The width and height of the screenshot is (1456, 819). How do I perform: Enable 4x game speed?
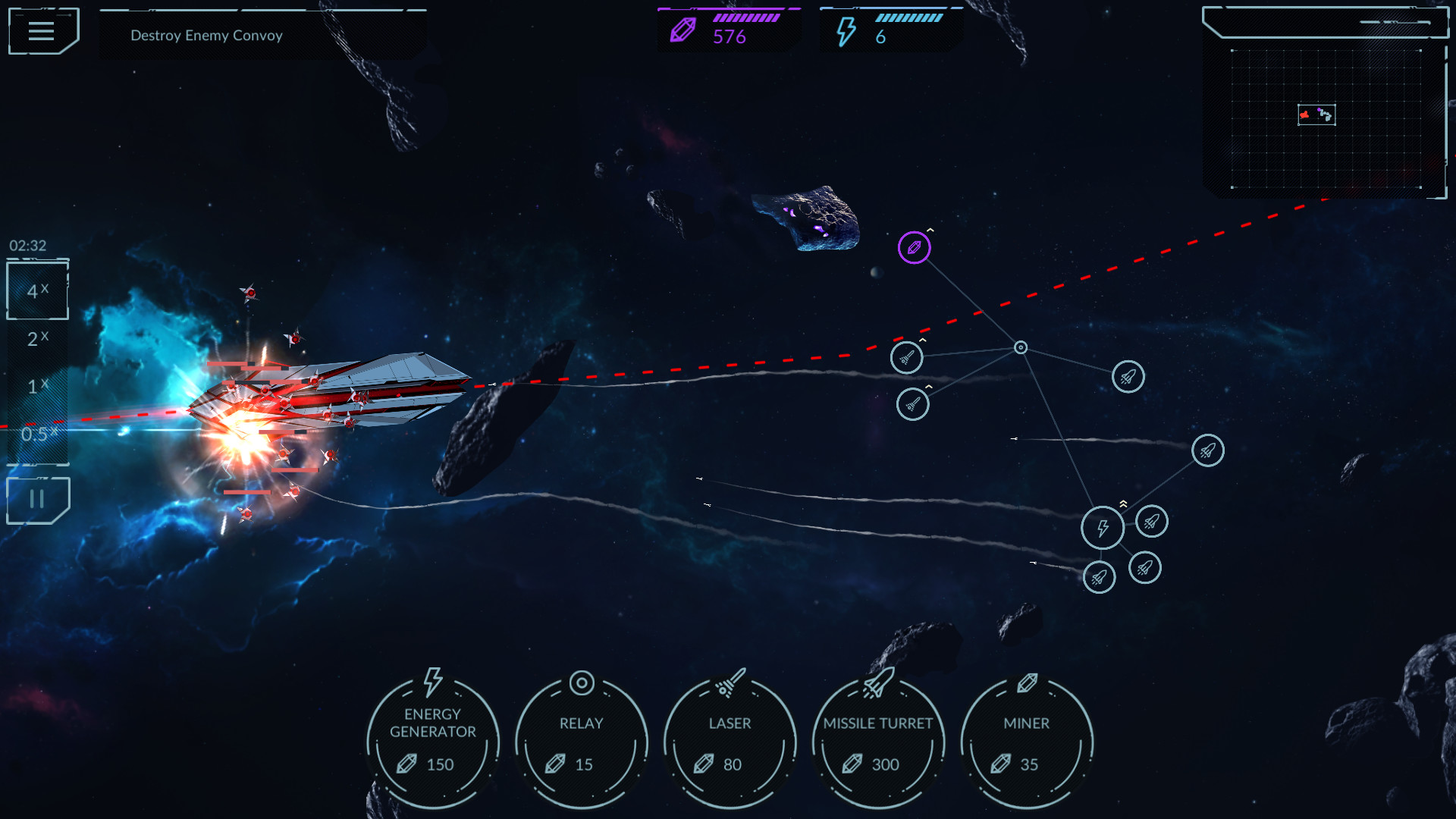[x=35, y=290]
